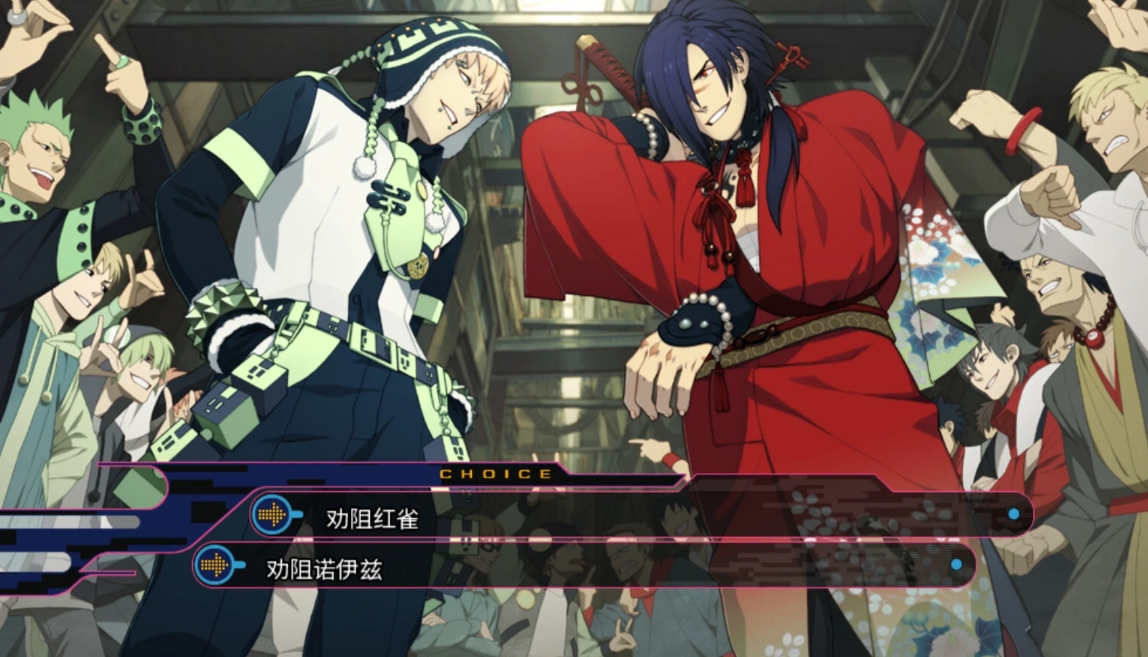This screenshot has width=1148, height=657.
Task: Choose the 劝阻红雀 dialogue option
Action: (372, 518)
